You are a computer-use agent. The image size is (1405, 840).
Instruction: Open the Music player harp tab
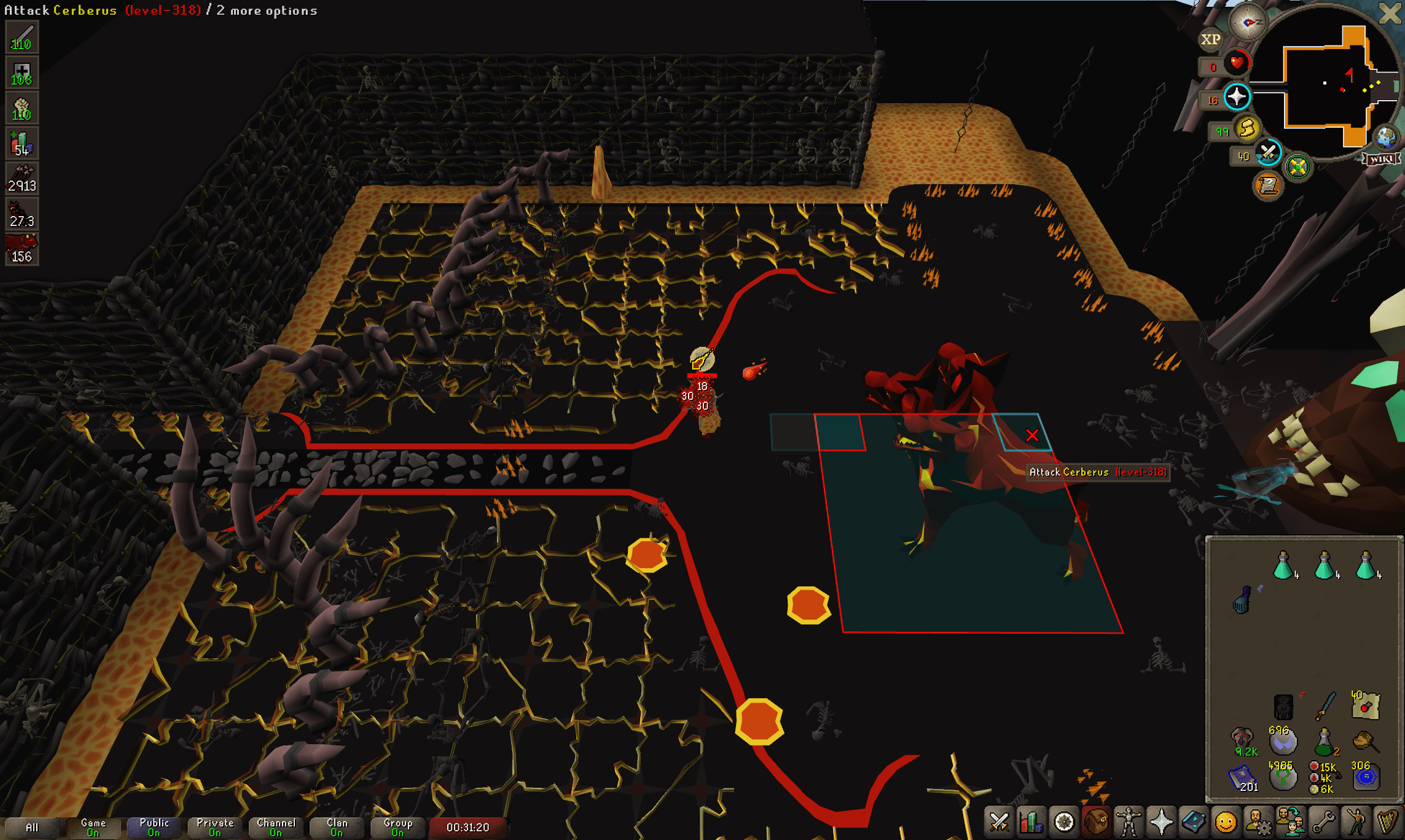click(x=1387, y=822)
